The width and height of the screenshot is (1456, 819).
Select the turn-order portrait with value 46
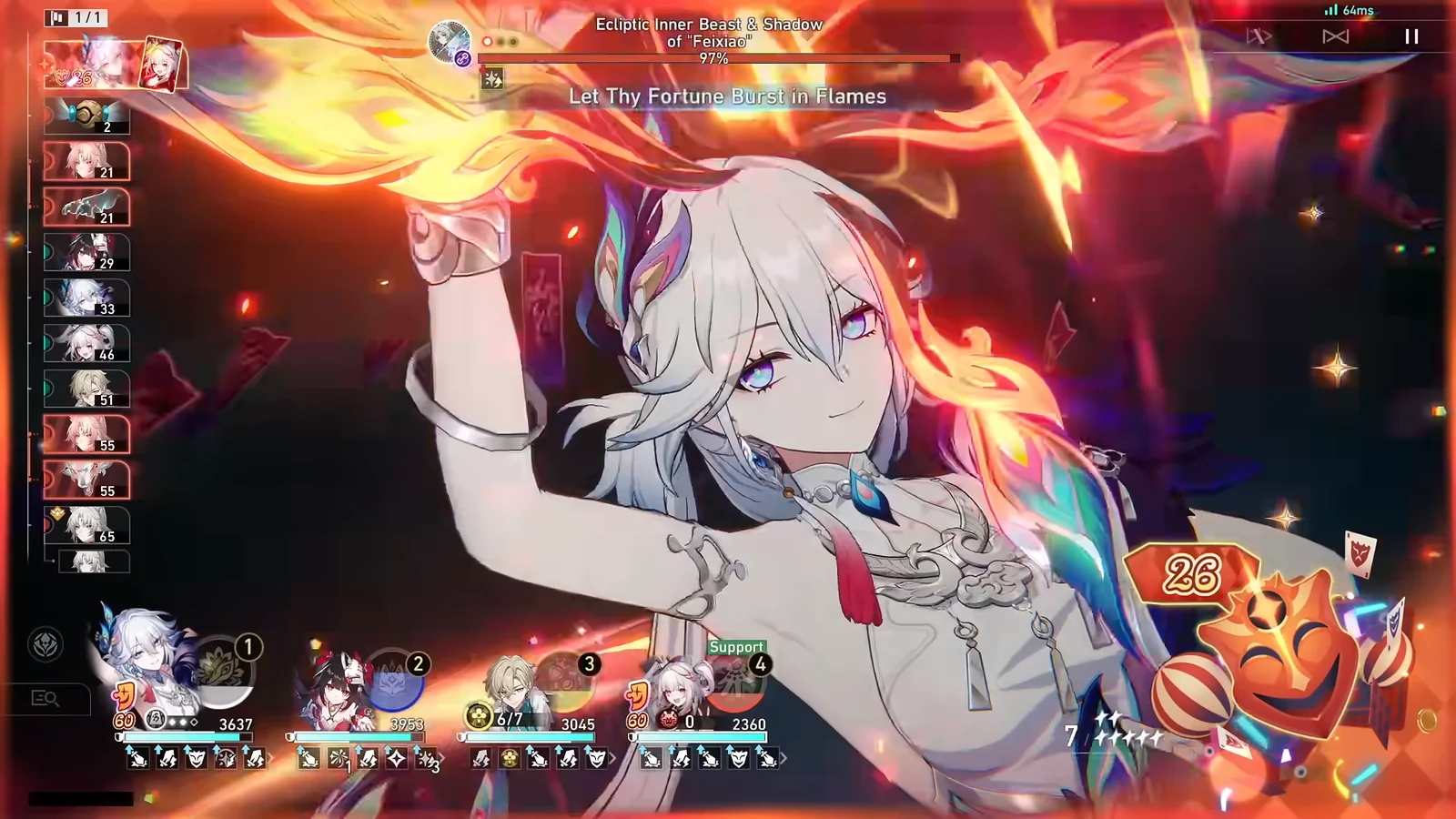(x=87, y=343)
